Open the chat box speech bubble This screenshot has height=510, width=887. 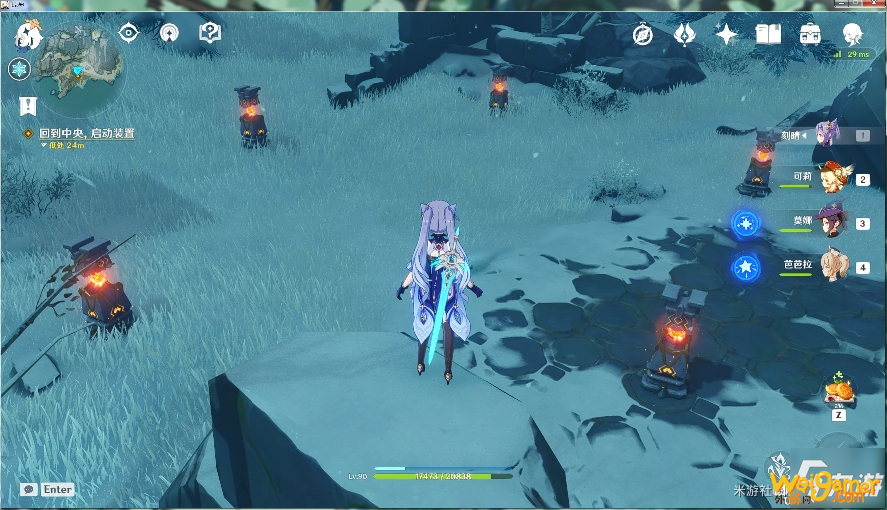pyautogui.click(x=29, y=489)
